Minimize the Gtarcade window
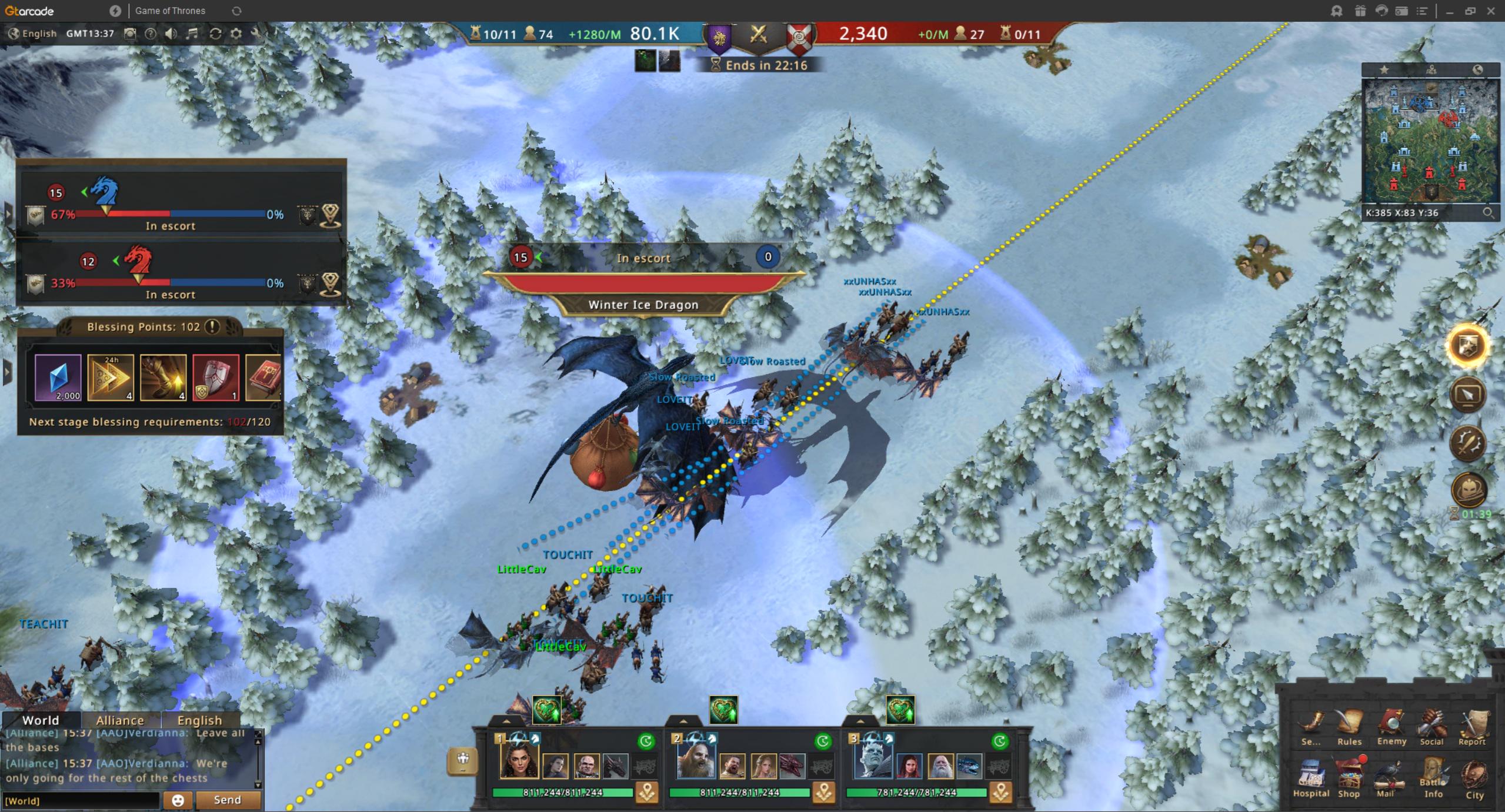 coord(1450,11)
